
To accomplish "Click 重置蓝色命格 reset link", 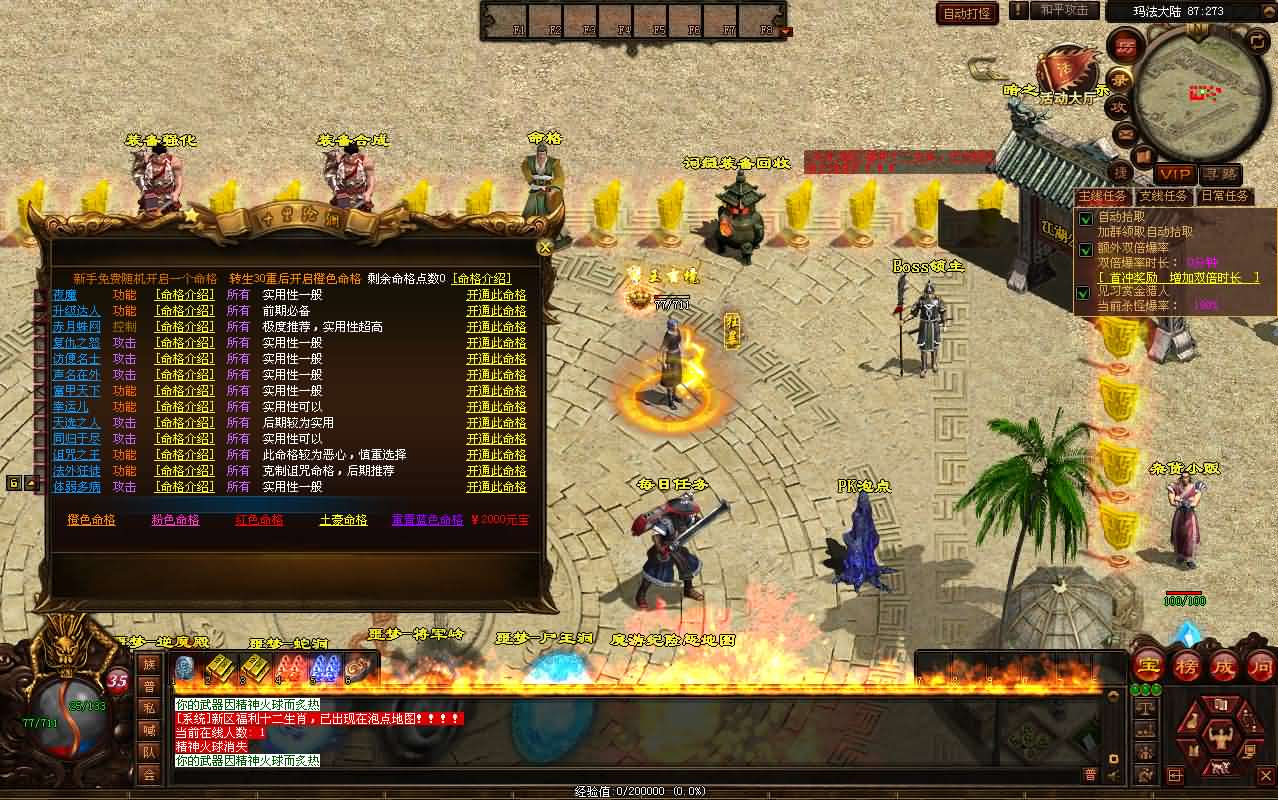I will point(427,520).
